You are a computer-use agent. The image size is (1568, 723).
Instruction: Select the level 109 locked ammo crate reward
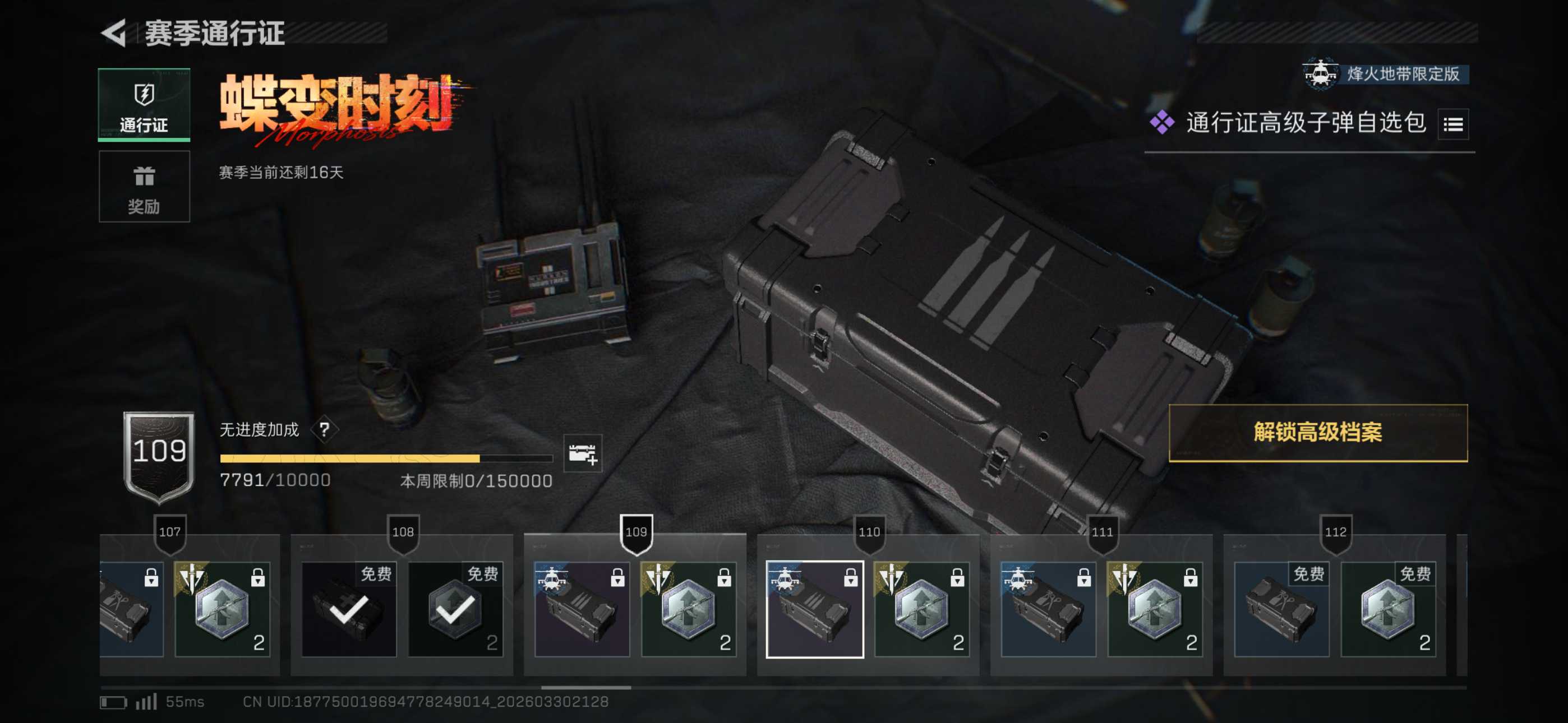(582, 609)
